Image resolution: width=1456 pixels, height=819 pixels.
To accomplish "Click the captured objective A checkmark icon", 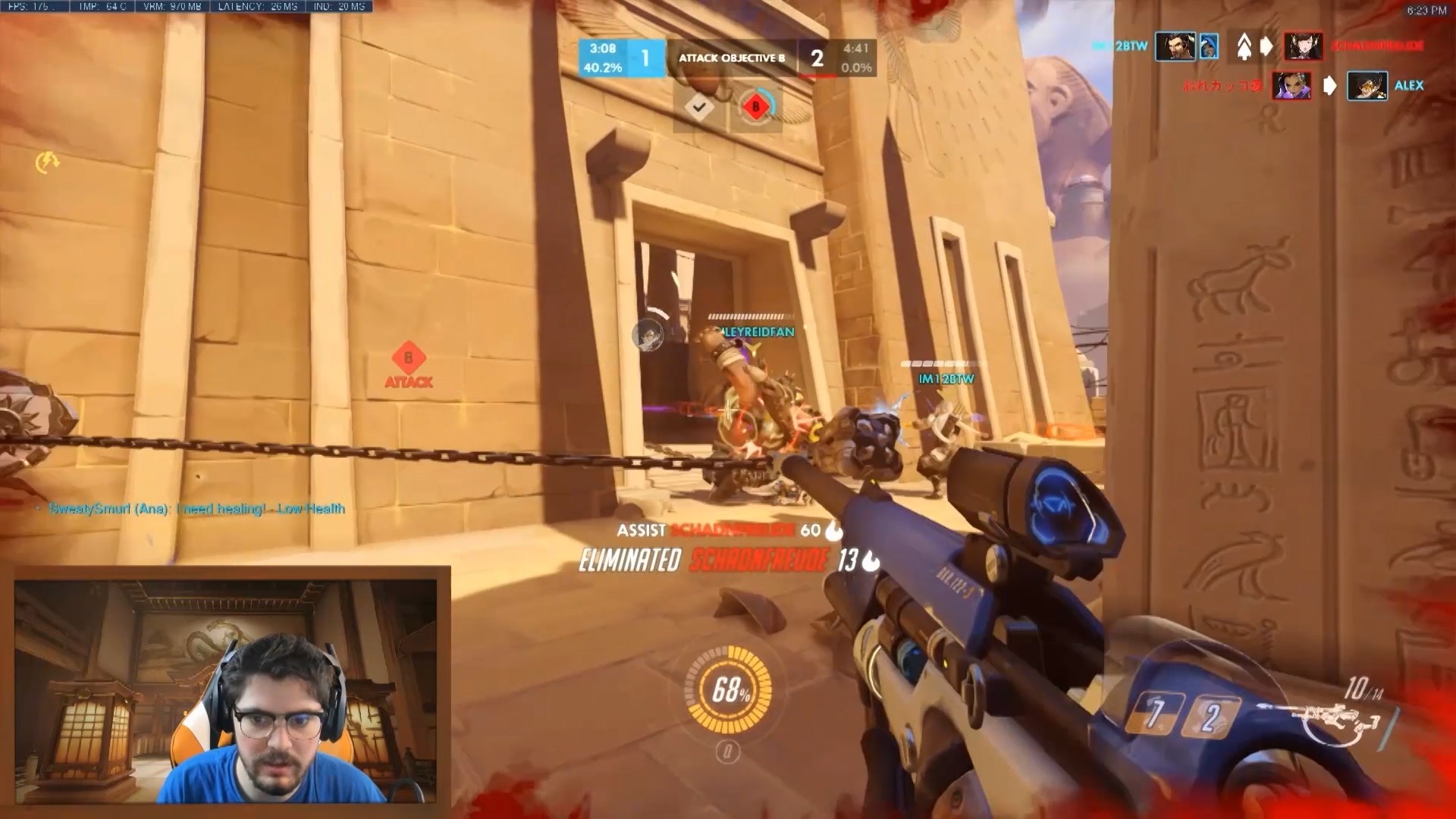I will click(699, 108).
